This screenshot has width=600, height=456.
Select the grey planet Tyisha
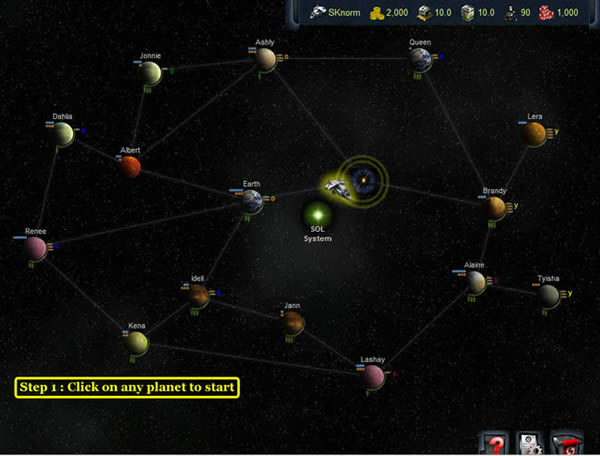pos(548,294)
